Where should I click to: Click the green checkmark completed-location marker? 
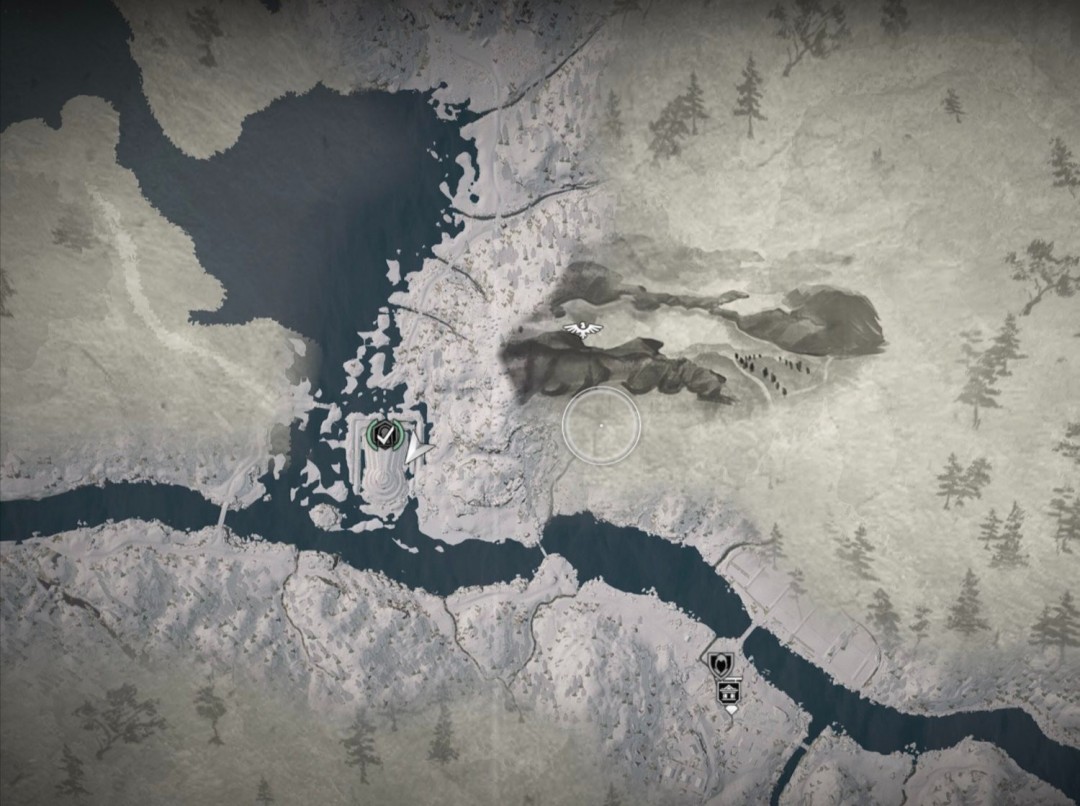click(x=380, y=435)
